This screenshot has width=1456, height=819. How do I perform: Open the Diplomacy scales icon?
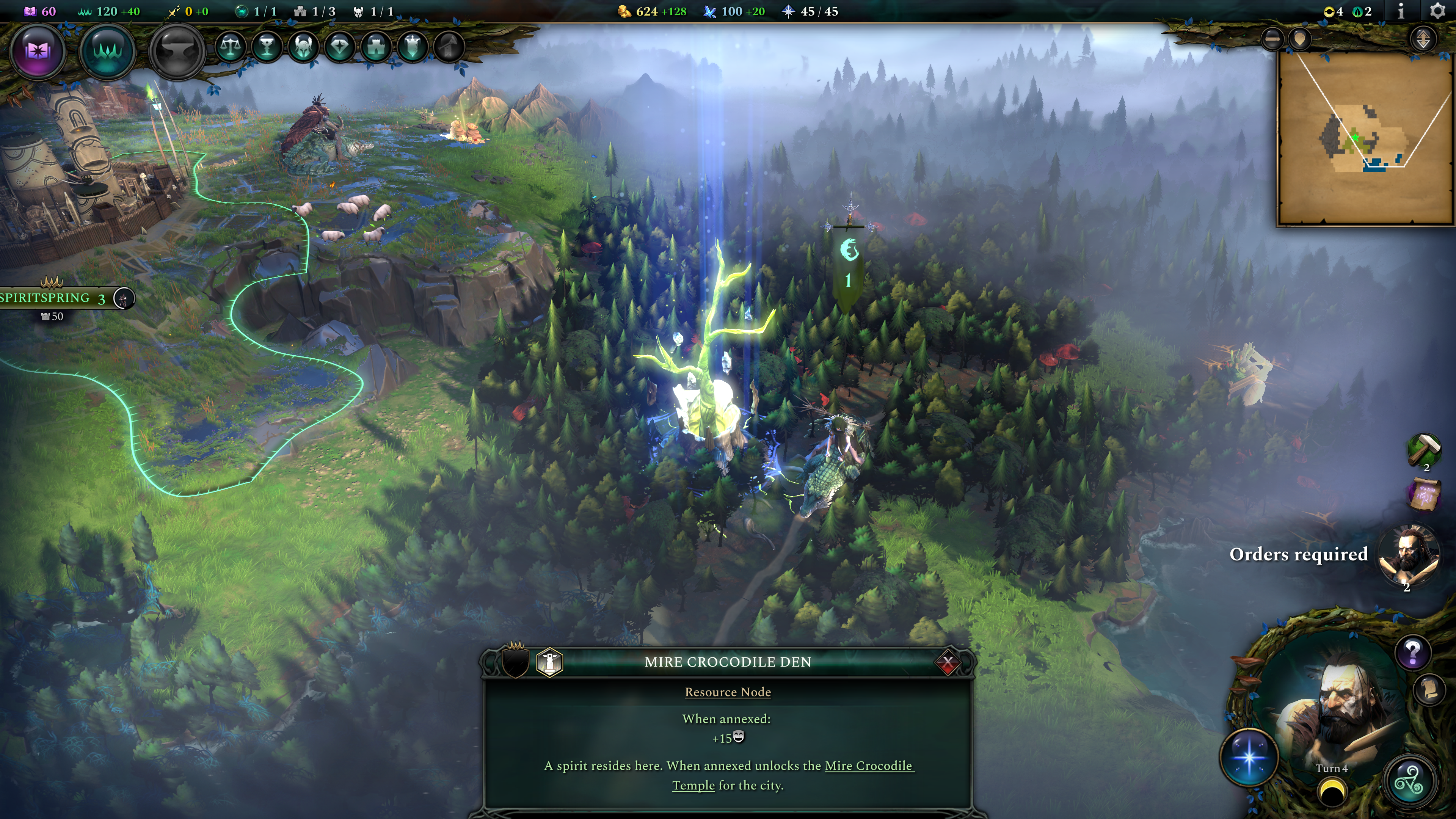point(231,46)
